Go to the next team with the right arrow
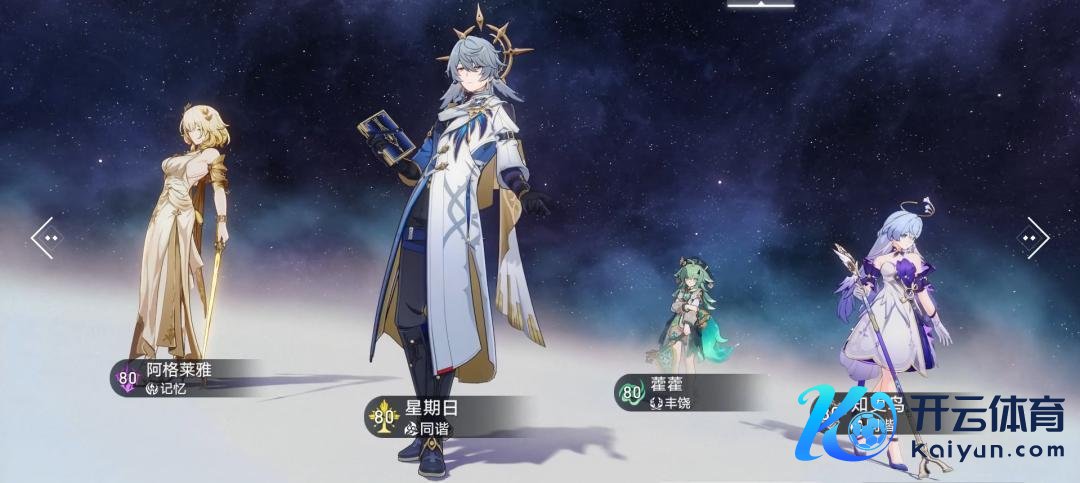This screenshot has height=483, width=1080. click(1032, 238)
